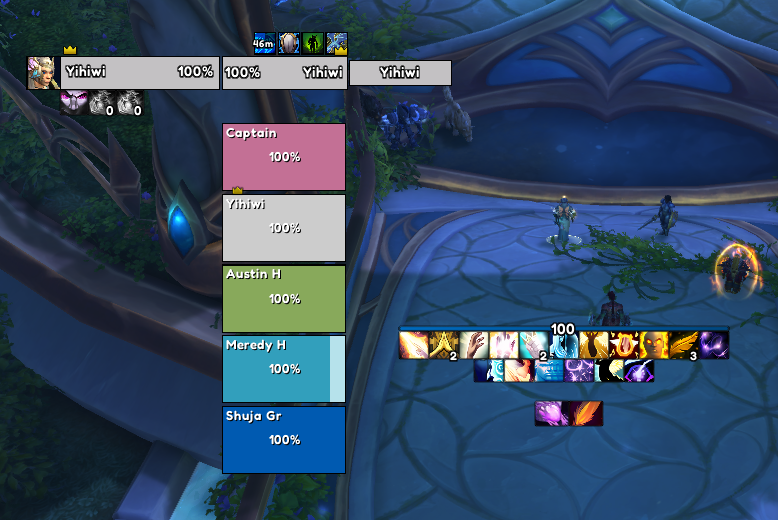Select Yihiwi in the party list

click(x=284, y=228)
